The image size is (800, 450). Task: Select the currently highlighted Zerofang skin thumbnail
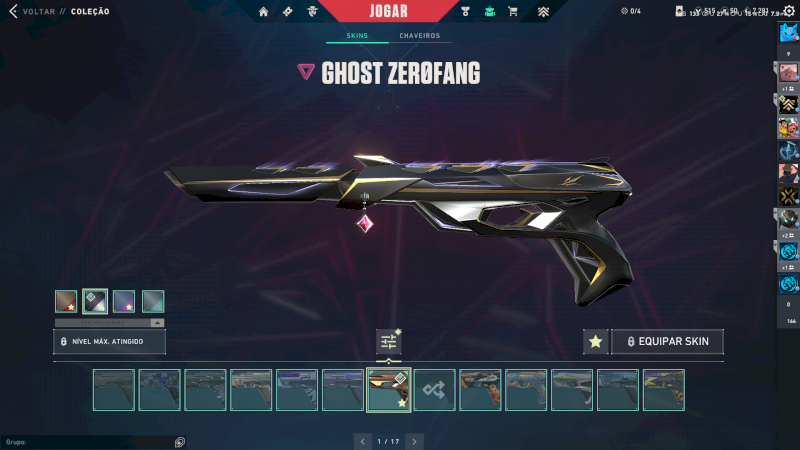(x=389, y=390)
